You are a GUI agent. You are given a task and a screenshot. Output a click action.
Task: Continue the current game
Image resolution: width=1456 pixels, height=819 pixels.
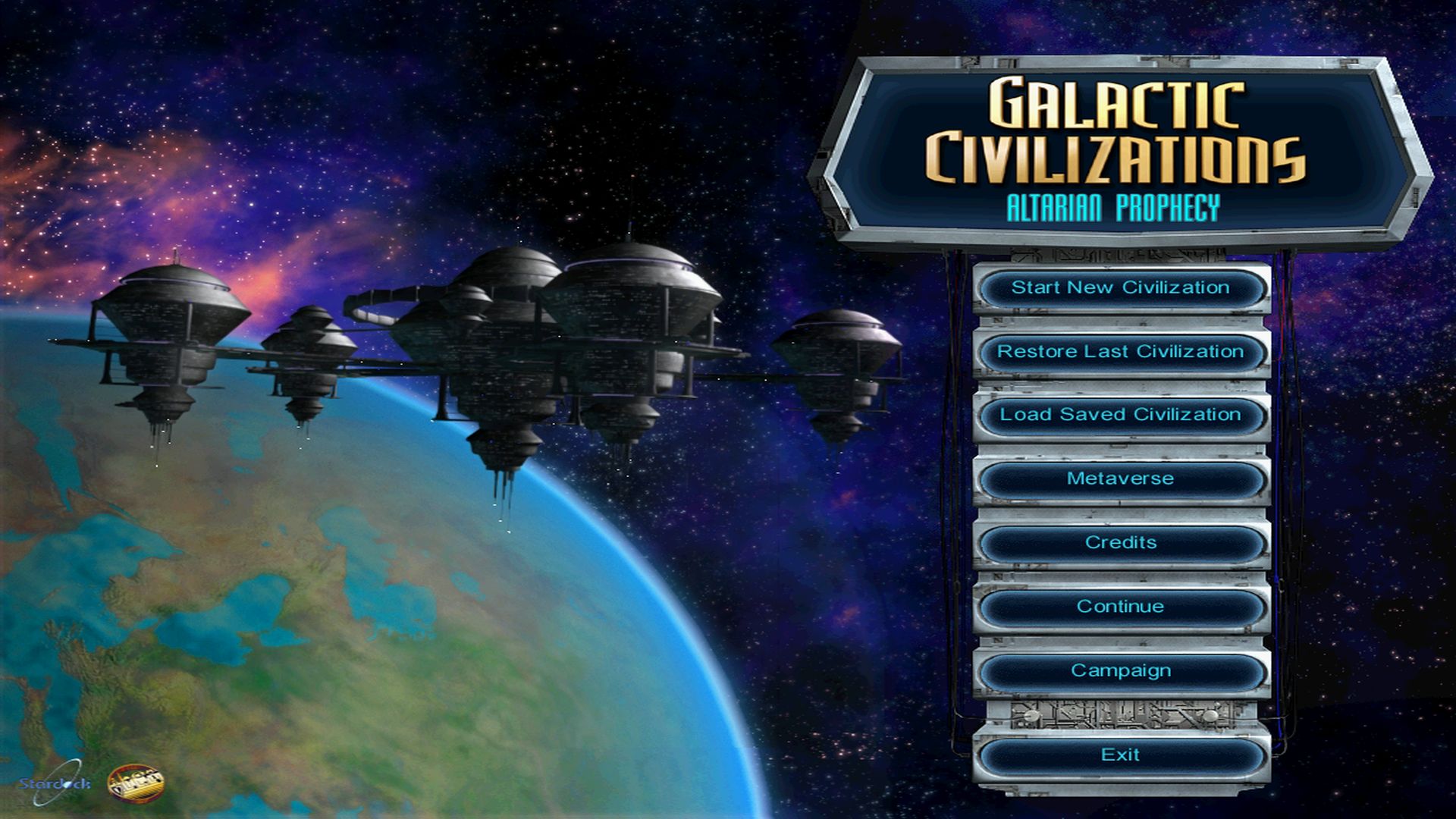pos(1121,606)
